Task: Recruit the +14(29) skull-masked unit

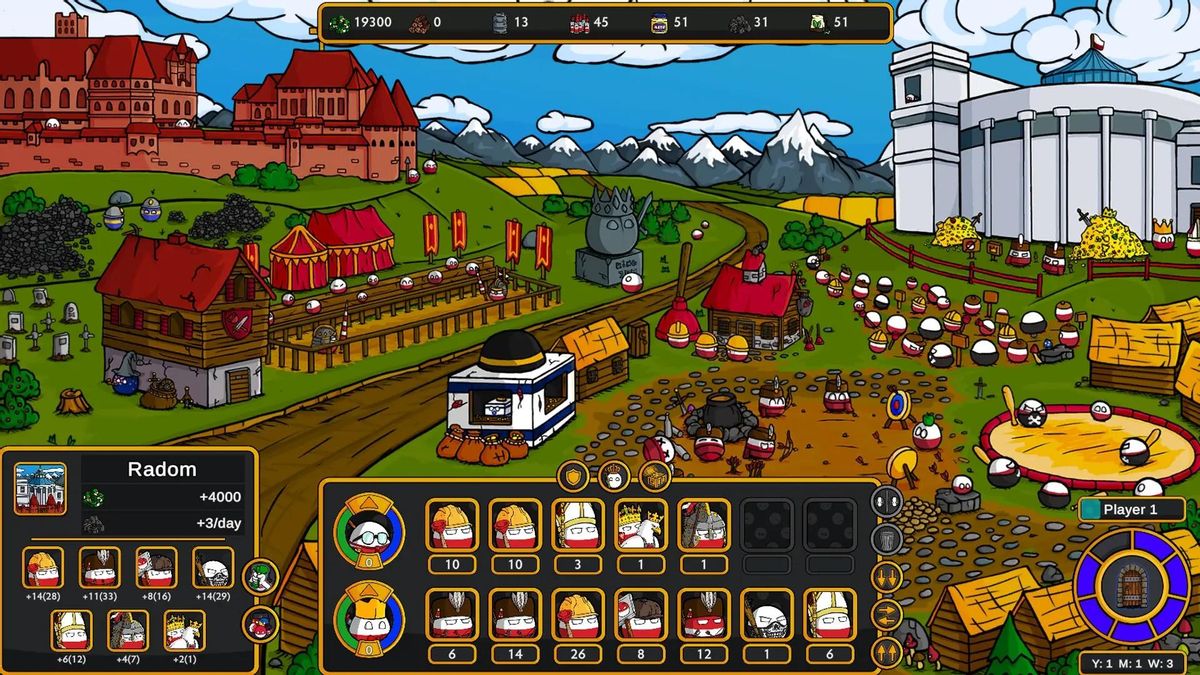Action: (x=213, y=568)
